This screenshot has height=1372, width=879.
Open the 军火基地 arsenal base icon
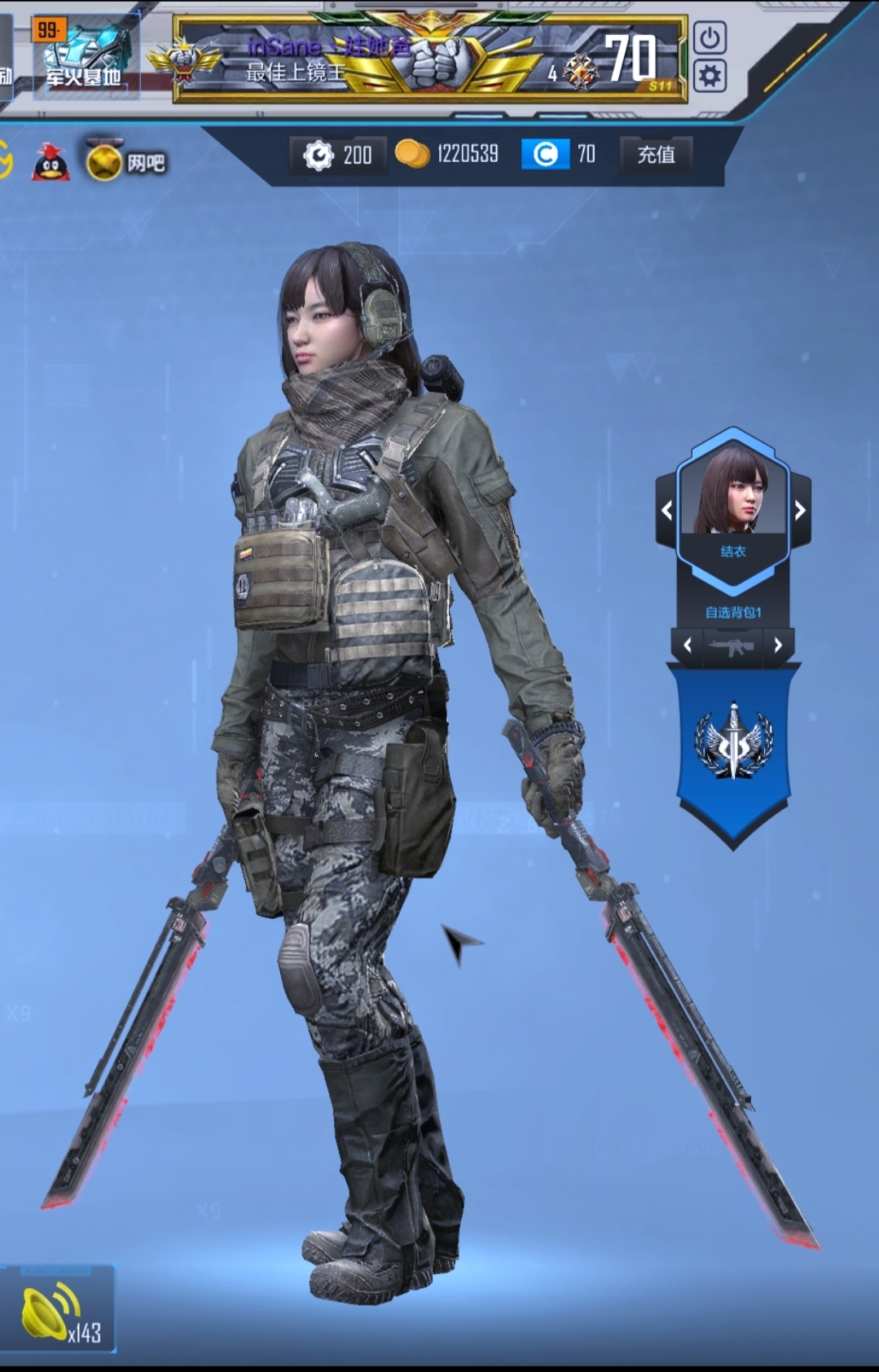click(85, 57)
